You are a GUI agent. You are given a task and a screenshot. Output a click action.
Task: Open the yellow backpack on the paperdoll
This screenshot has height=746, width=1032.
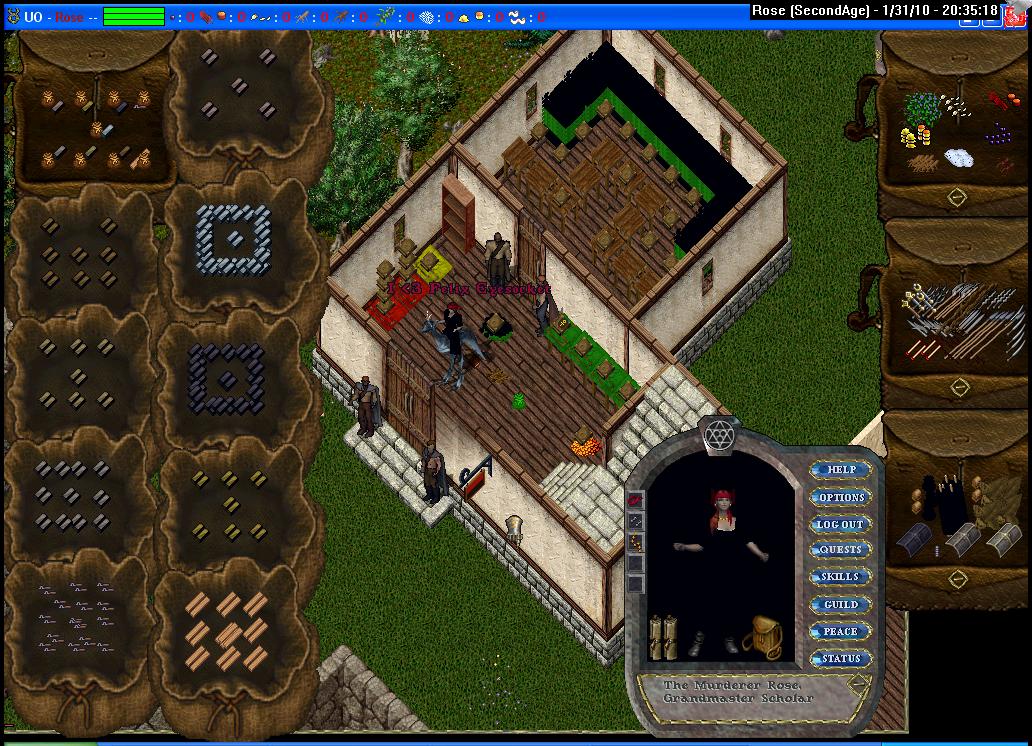(767, 636)
